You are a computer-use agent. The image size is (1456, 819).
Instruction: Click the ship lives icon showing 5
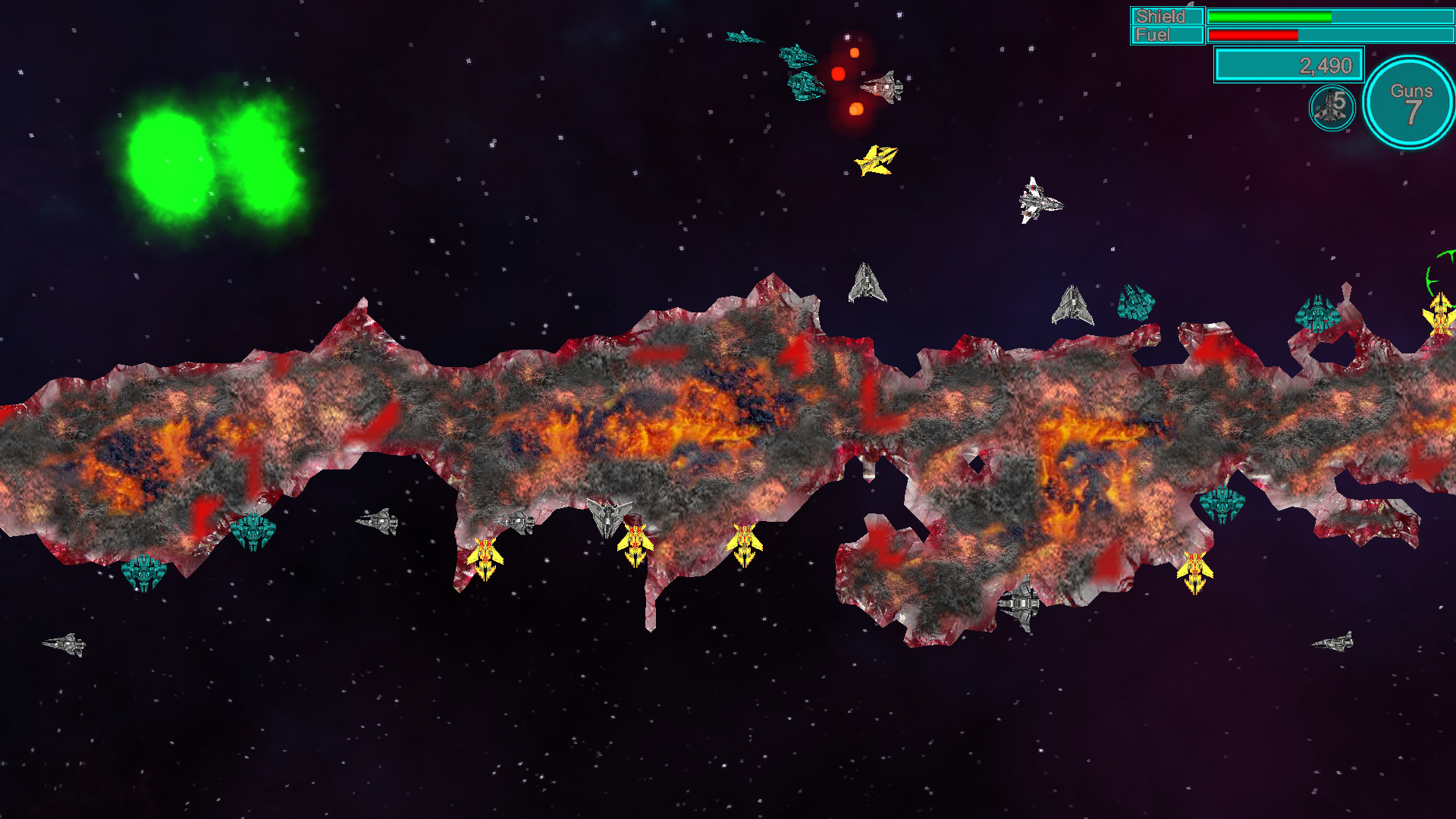pos(1332,106)
